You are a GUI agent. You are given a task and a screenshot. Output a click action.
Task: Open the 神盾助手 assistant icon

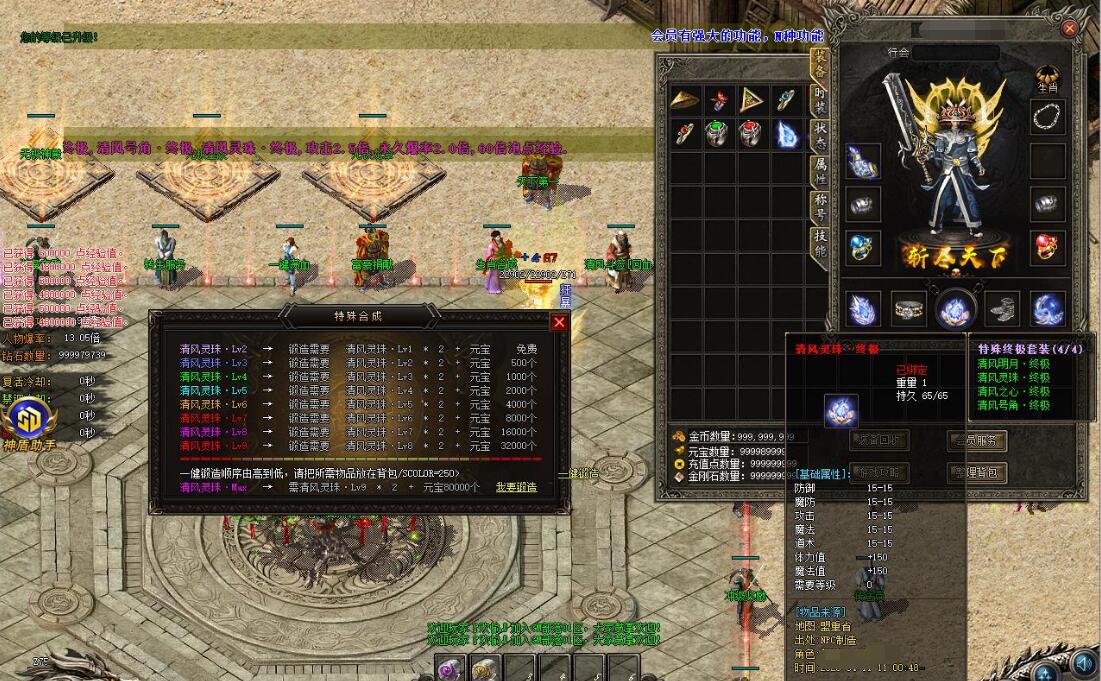[x=24, y=420]
